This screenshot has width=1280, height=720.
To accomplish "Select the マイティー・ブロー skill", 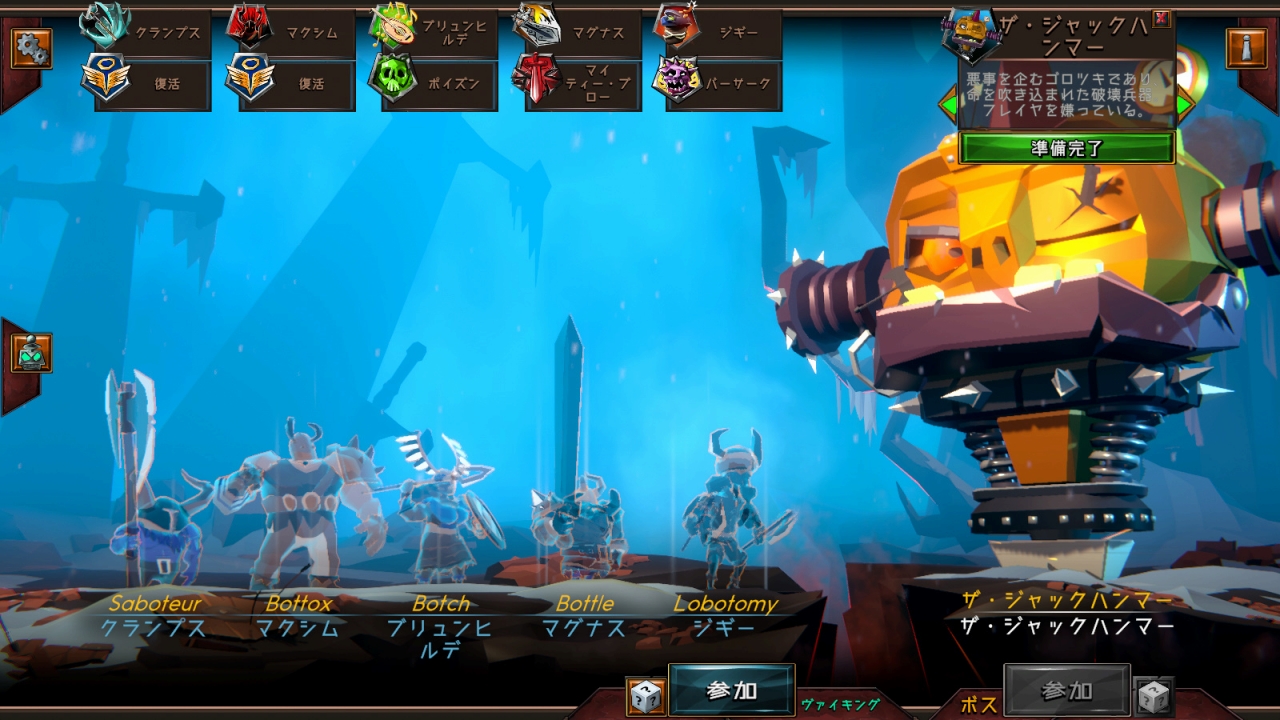I will click(580, 84).
